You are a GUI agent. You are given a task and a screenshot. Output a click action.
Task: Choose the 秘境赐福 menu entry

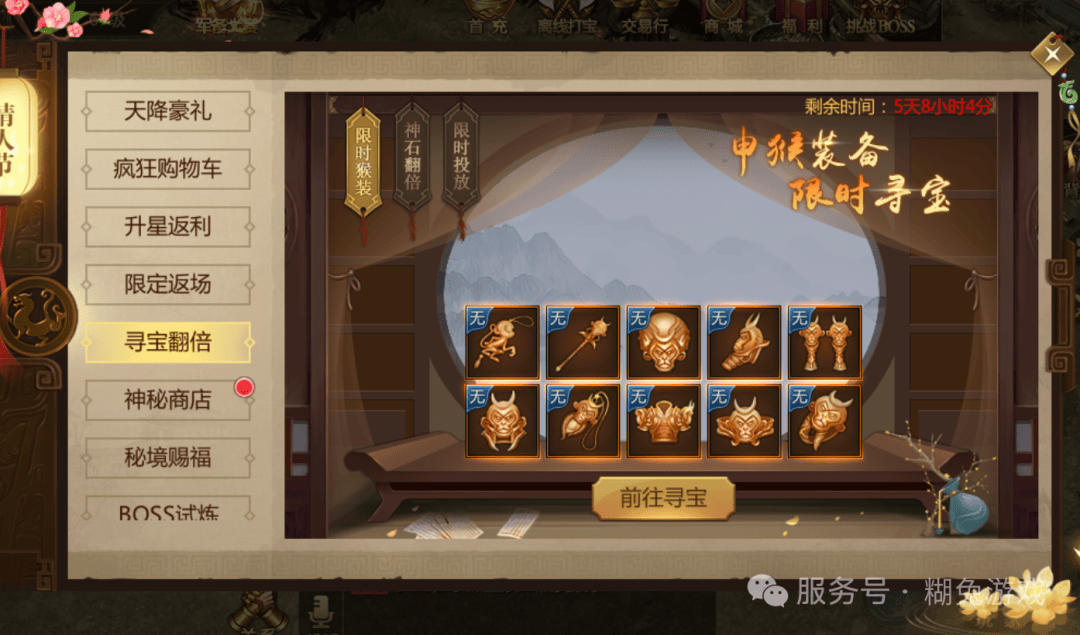pos(167,459)
